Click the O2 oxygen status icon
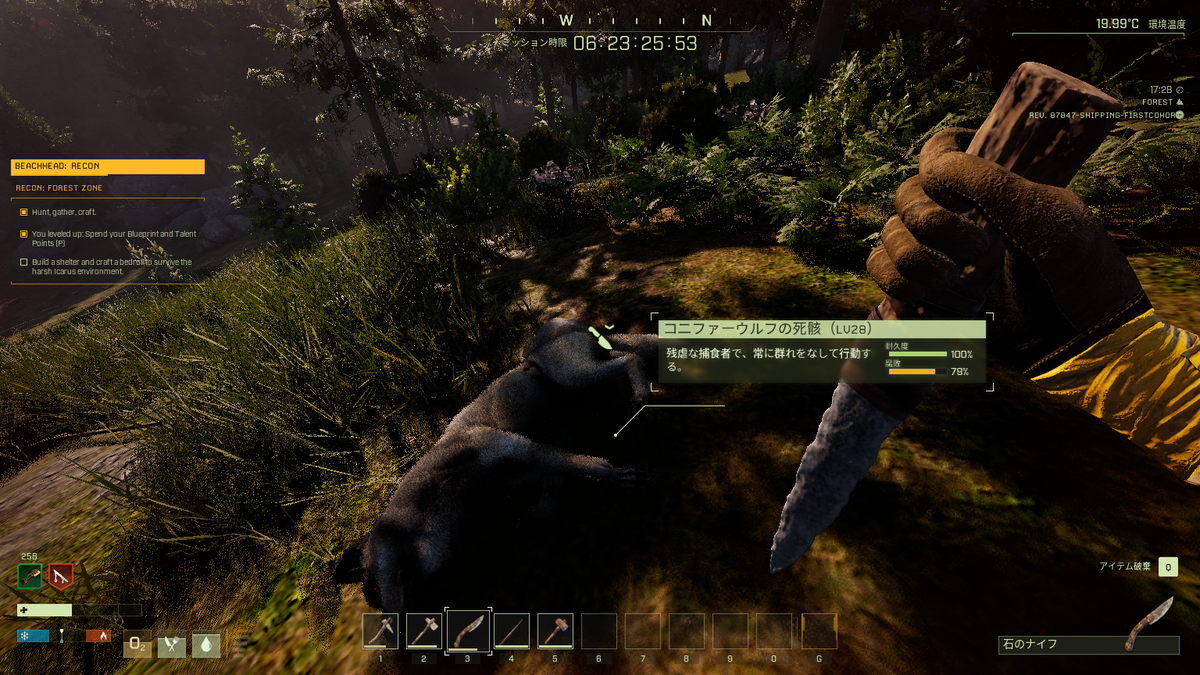 (x=137, y=645)
